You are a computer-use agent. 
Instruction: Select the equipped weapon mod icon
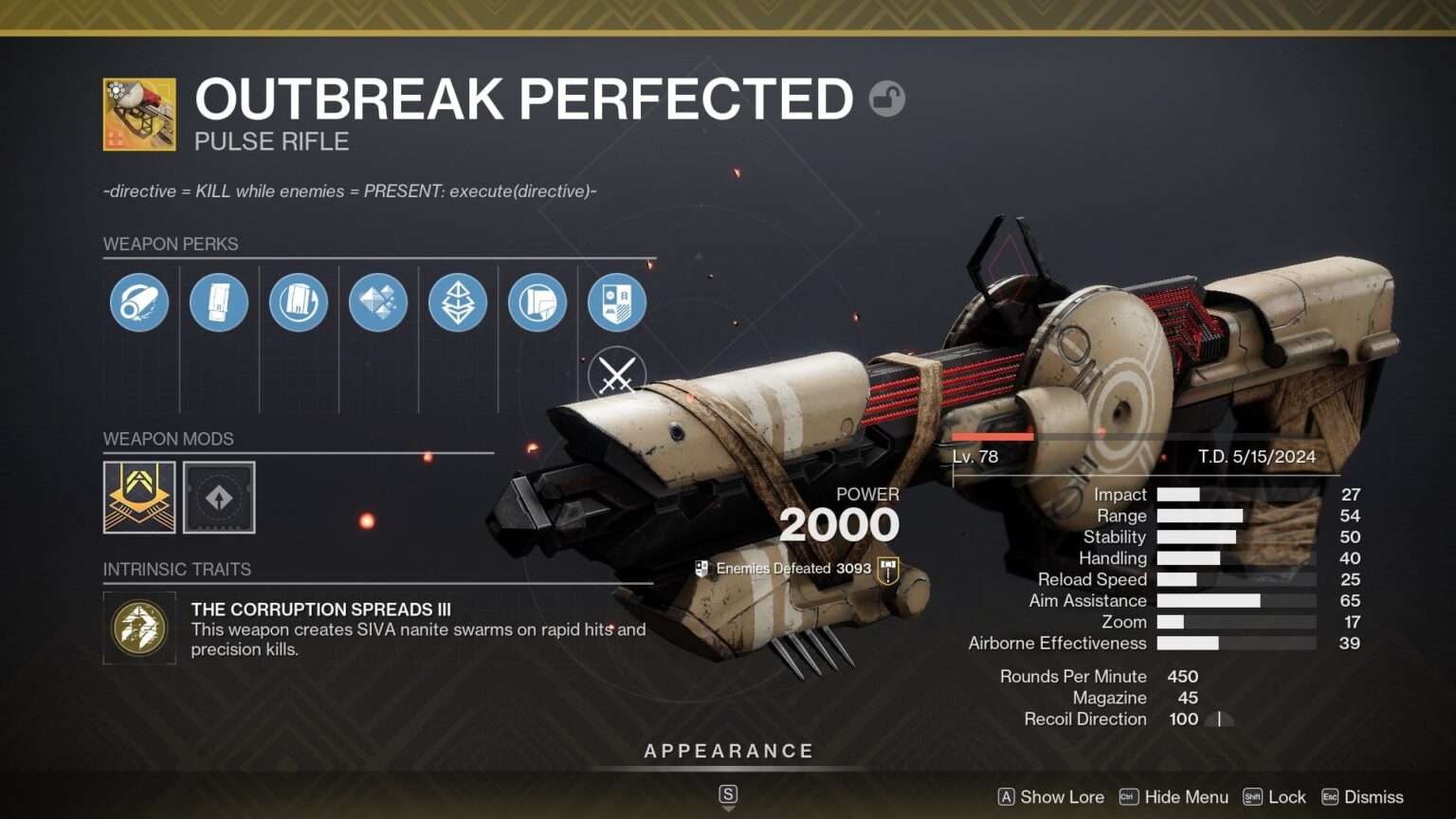(138, 497)
